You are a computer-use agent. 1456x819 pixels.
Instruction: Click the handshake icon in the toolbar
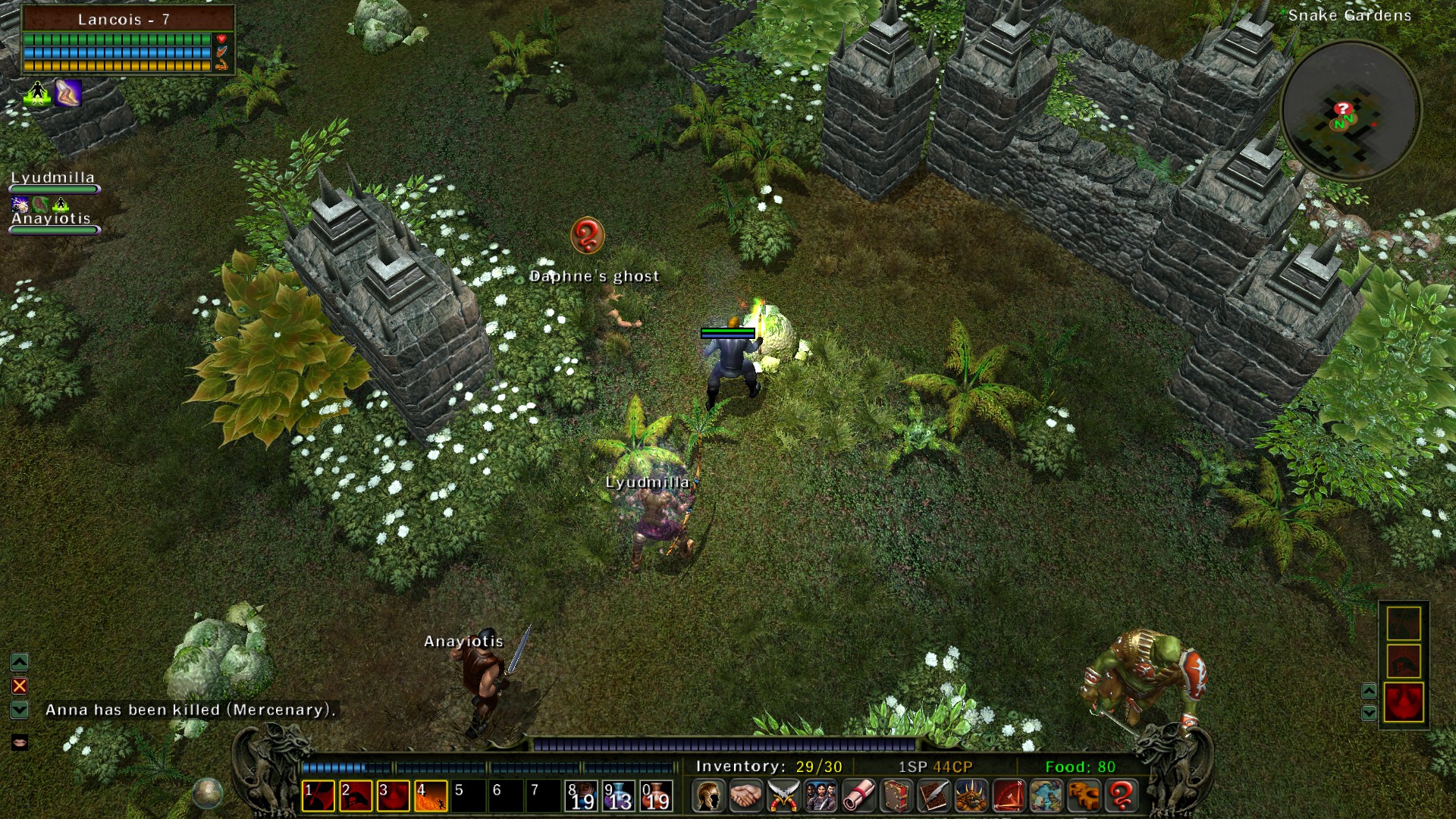pyautogui.click(x=745, y=795)
